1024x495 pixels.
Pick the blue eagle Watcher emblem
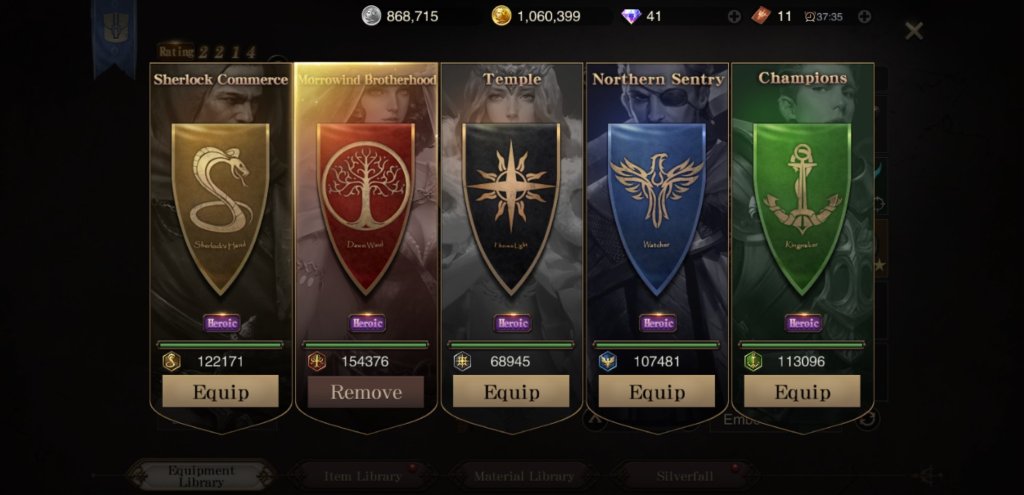pyautogui.click(x=656, y=203)
